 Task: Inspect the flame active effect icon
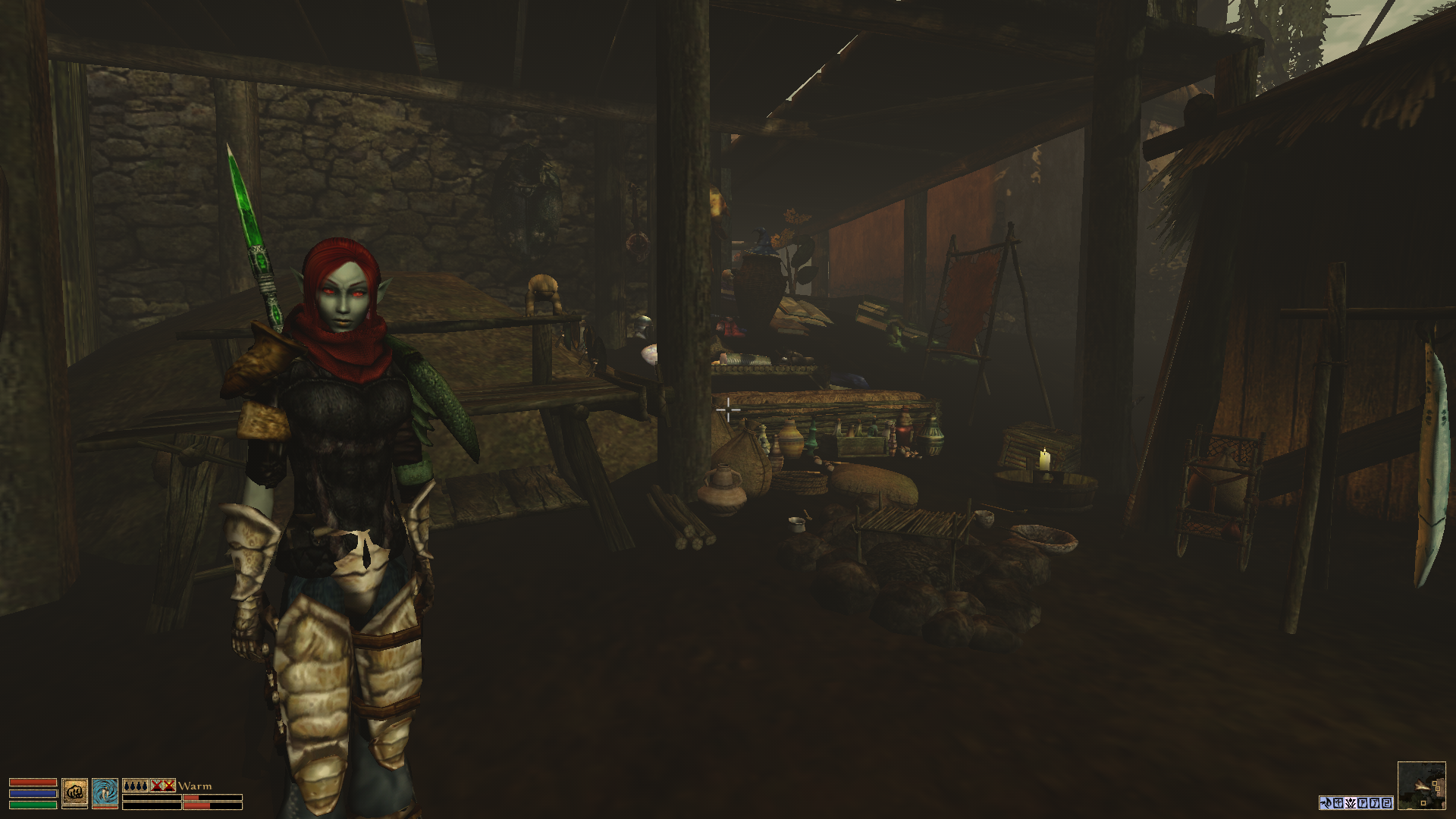point(1326,803)
